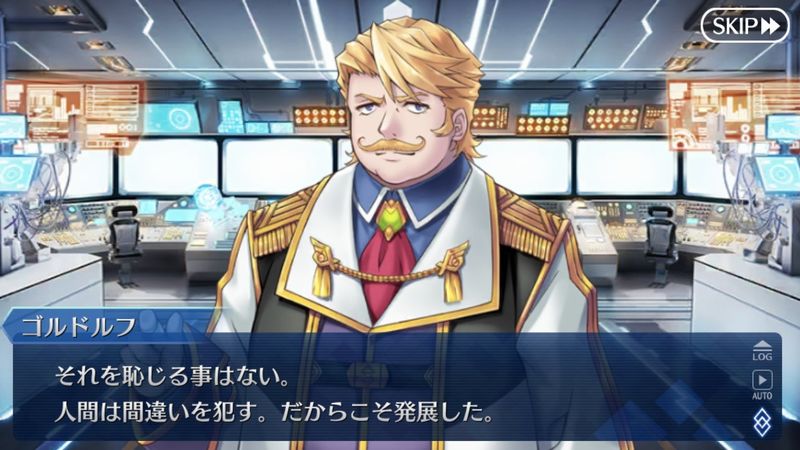Advance the dialogue with the diamond icon
The width and height of the screenshot is (800, 450).
(x=763, y=419)
